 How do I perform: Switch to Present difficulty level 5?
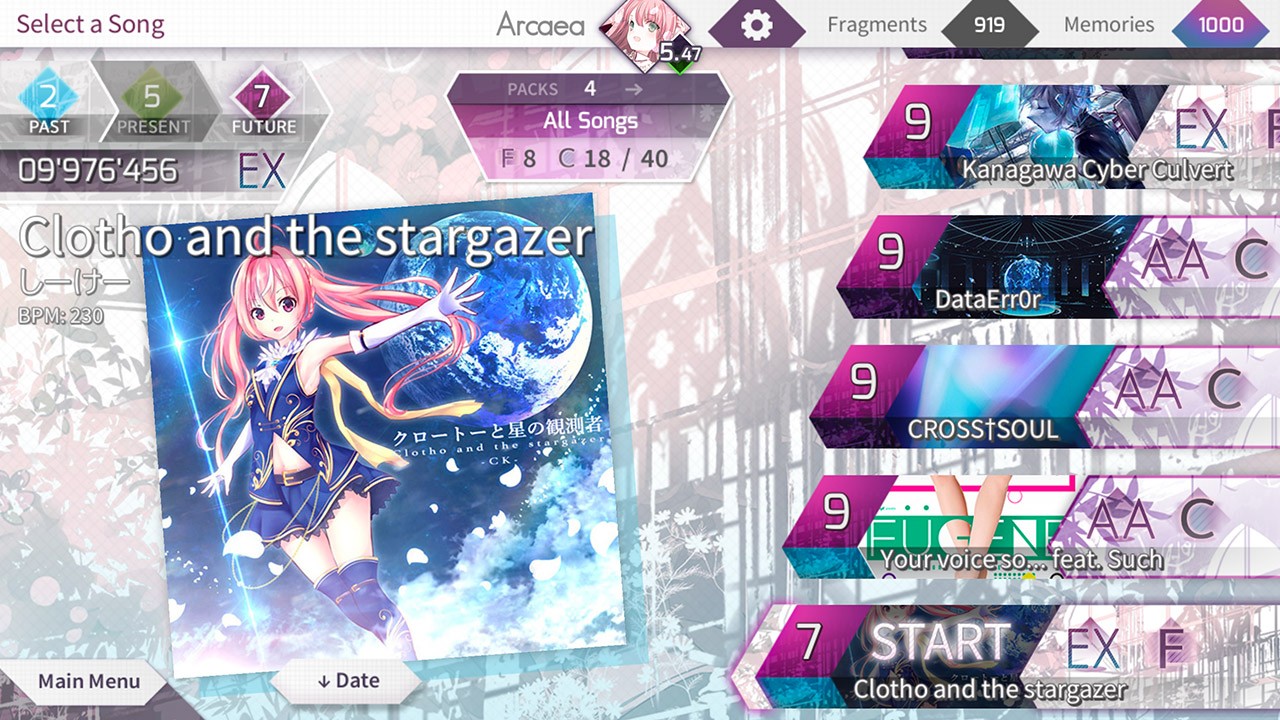click(x=152, y=95)
